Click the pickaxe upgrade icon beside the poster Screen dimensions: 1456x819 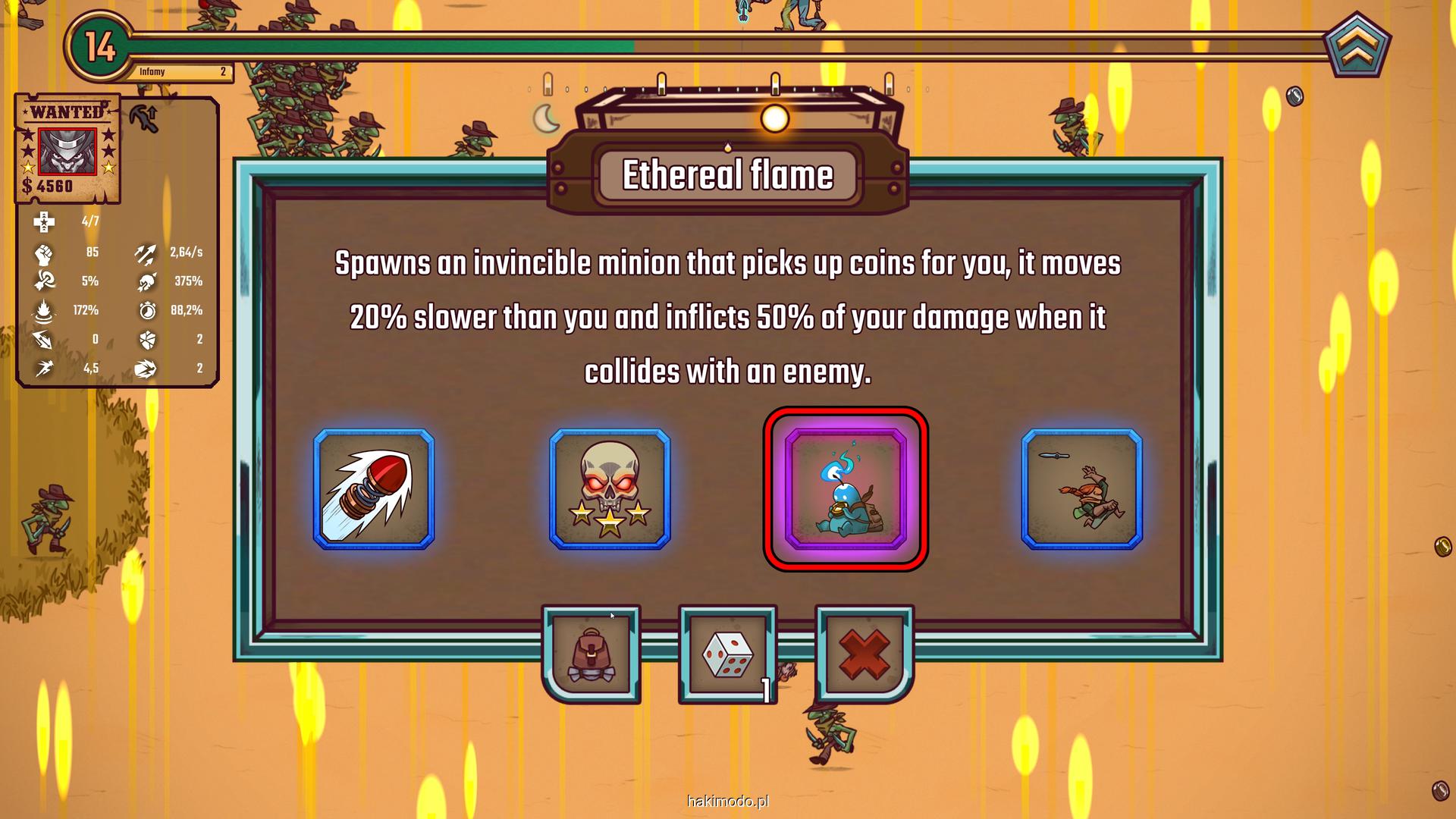click(144, 118)
